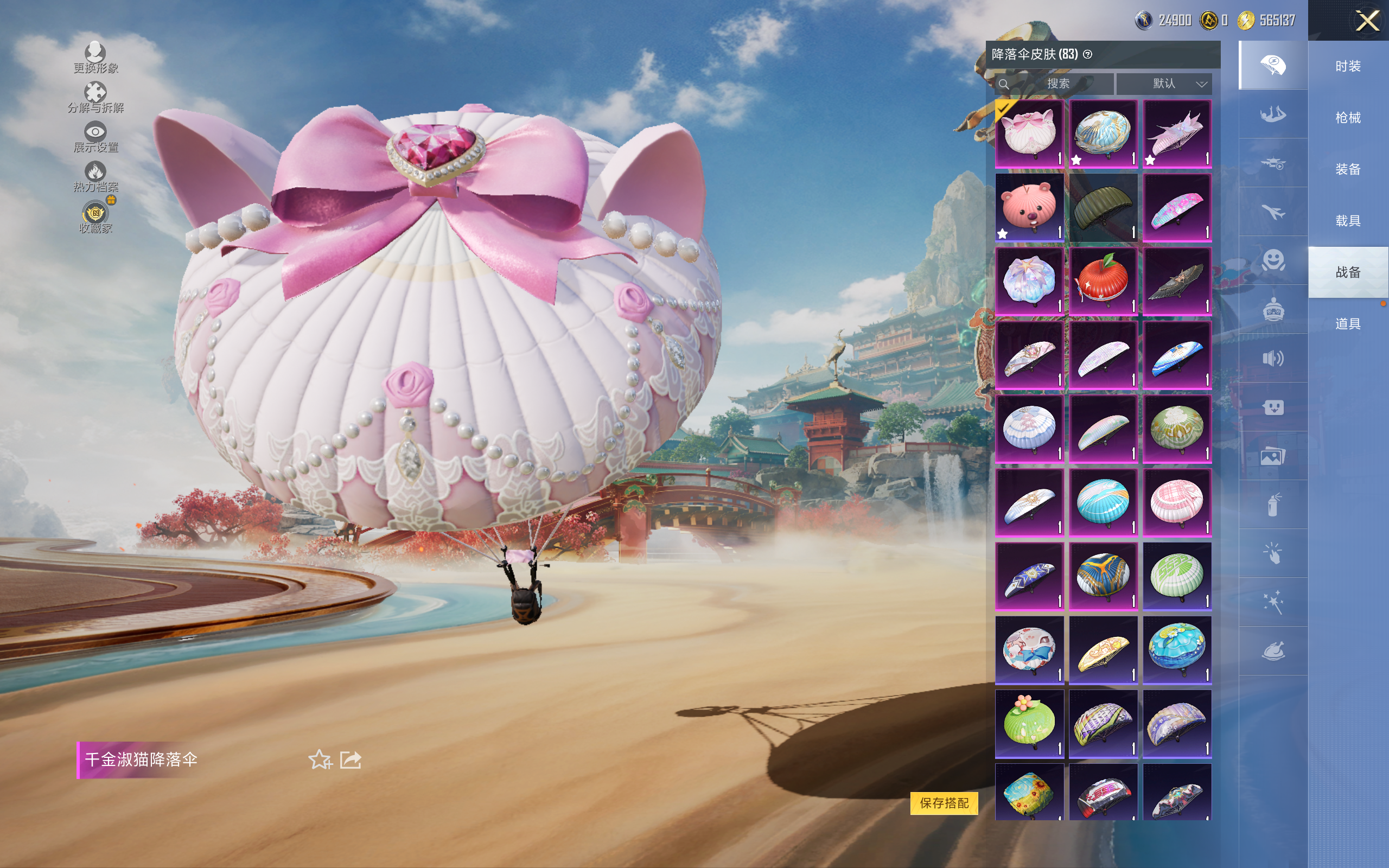This screenshot has width=1389, height=868.
Task: Pick the plain olive green parachute
Action: click(1103, 207)
